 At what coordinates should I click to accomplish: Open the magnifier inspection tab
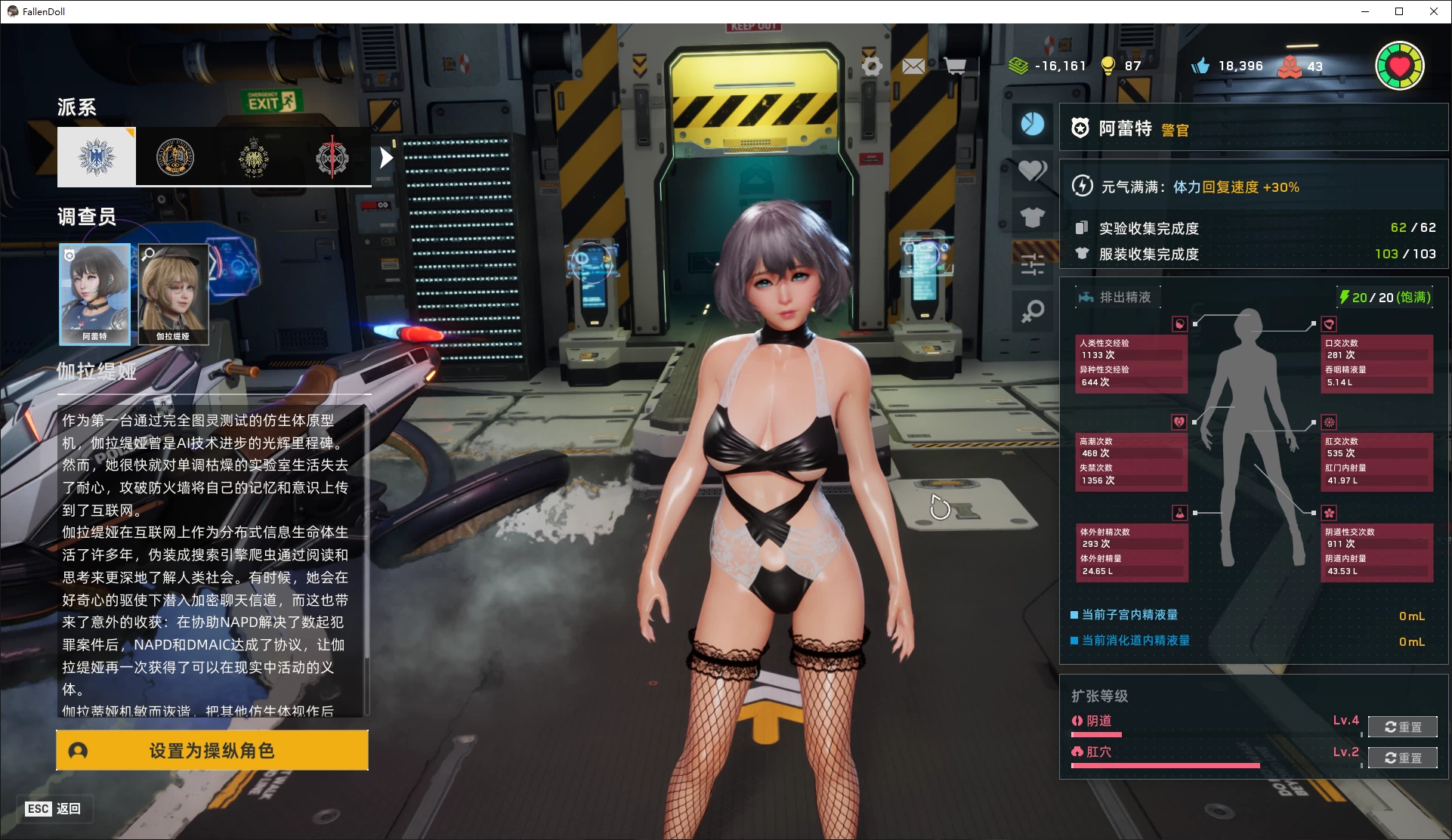pos(1032,311)
